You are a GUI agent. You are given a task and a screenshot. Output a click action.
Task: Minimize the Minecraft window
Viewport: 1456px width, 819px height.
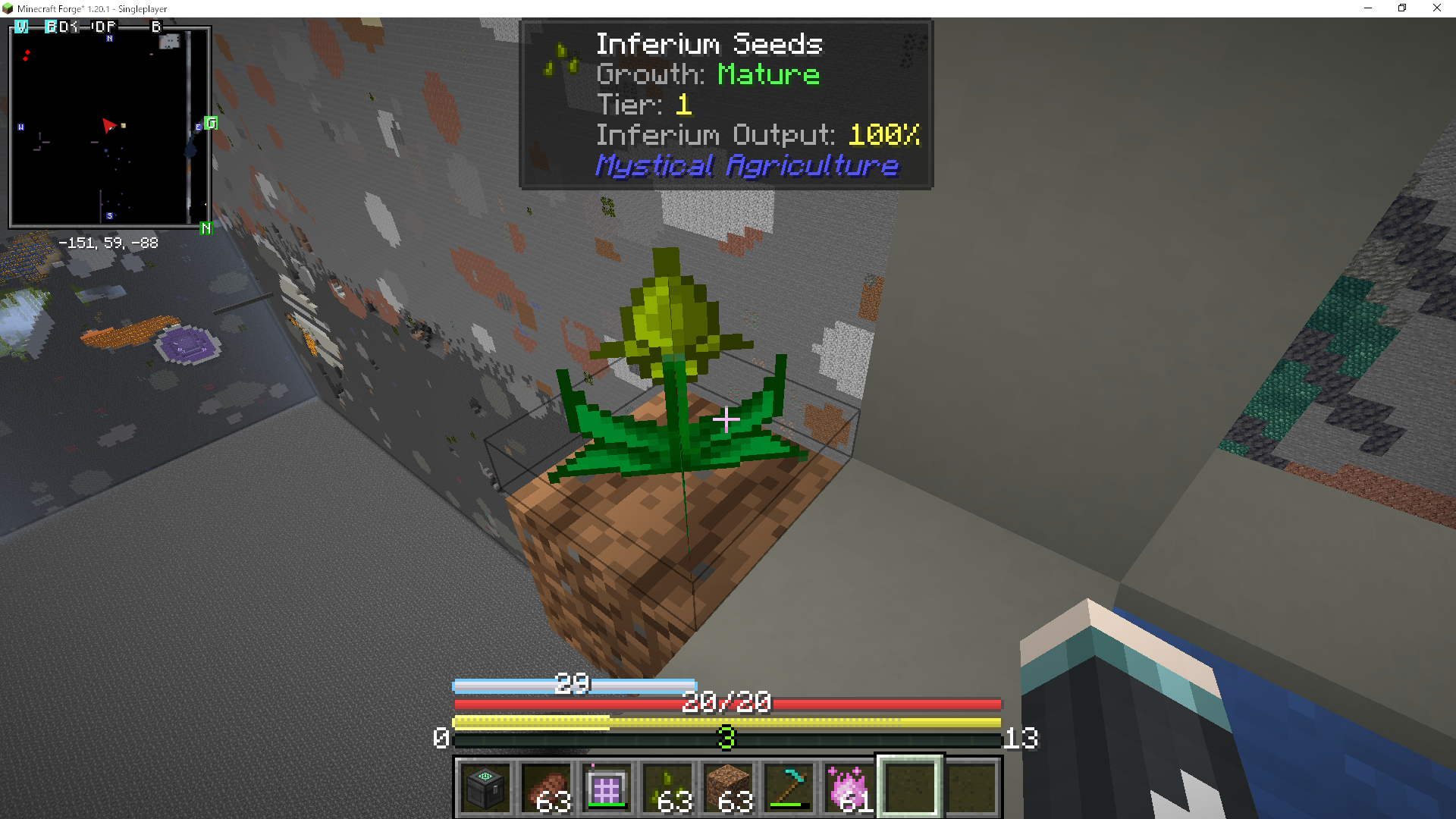tap(1368, 8)
